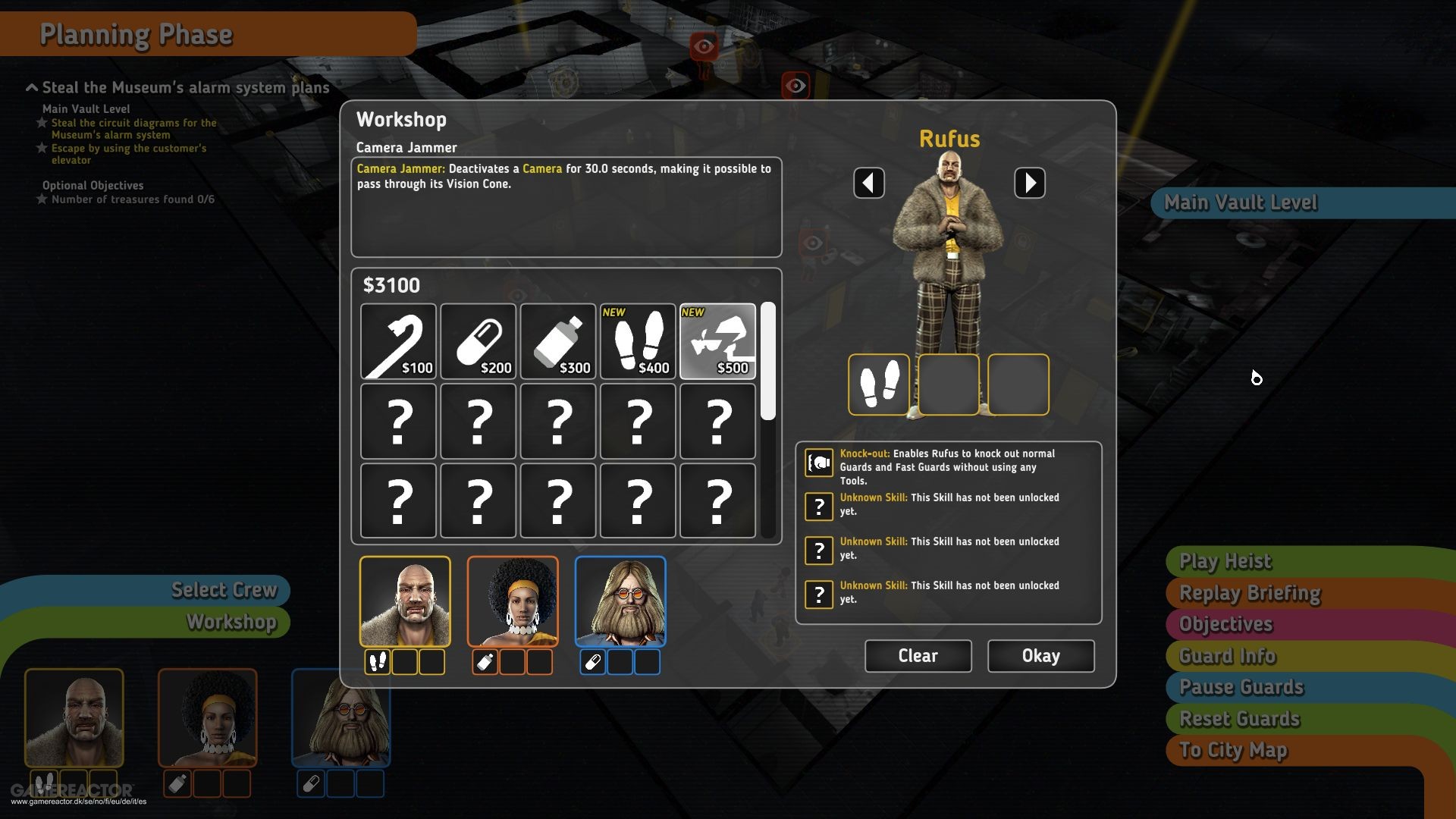This screenshot has width=1456, height=819.
Task: Select the new $500 Camera Jammer
Action: click(717, 341)
